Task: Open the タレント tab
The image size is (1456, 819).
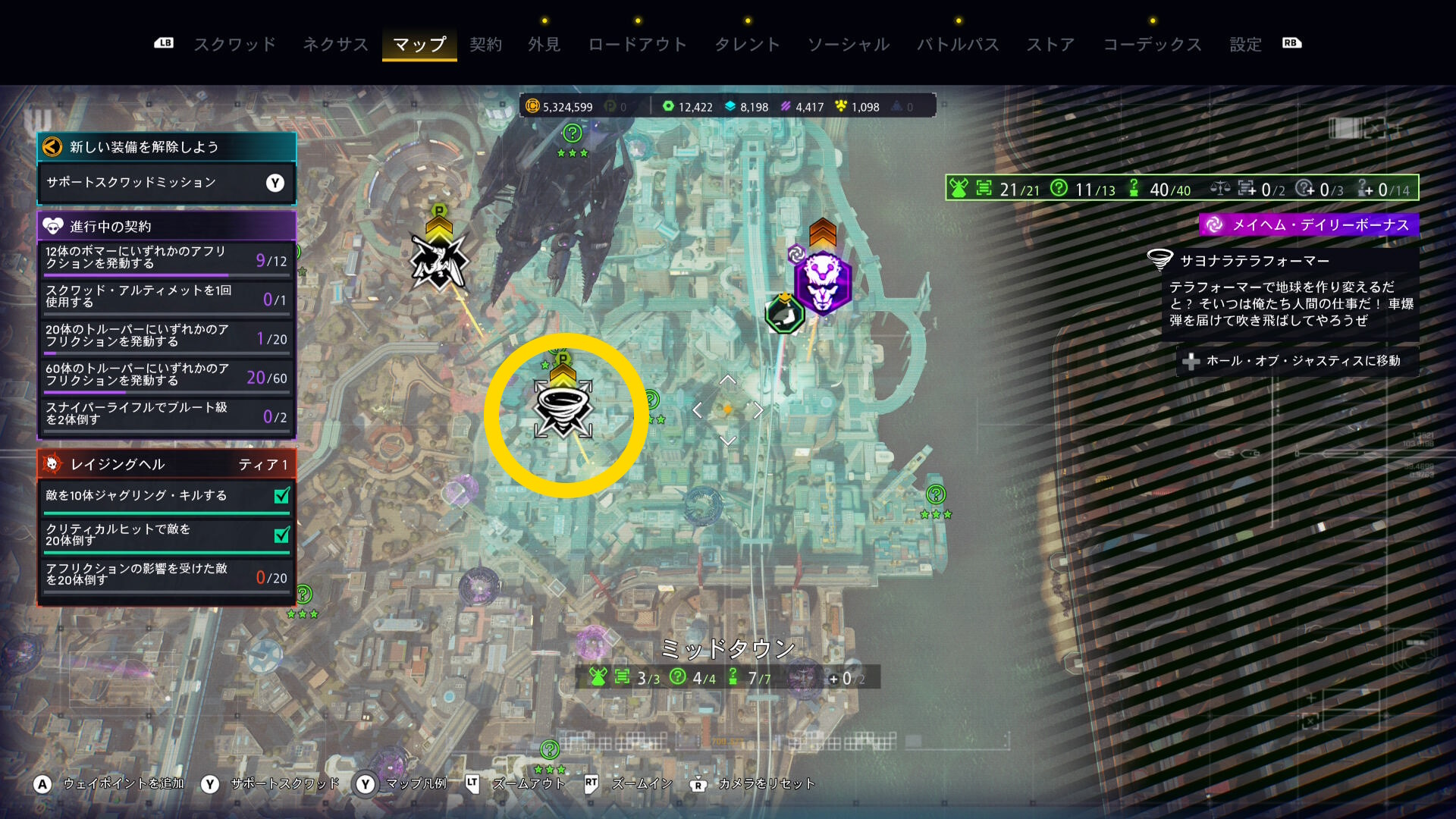Action: (x=747, y=44)
